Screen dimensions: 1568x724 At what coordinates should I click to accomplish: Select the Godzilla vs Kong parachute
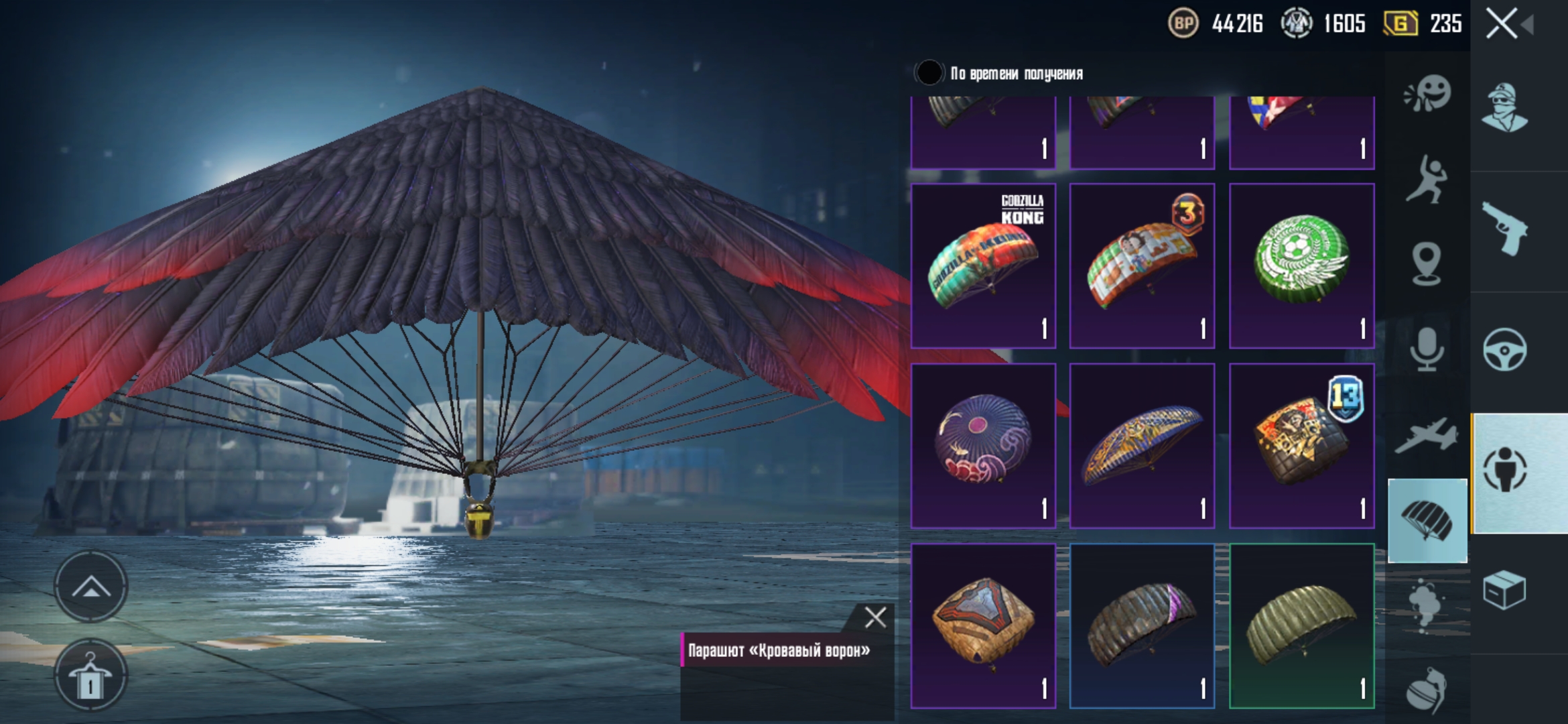tap(983, 266)
